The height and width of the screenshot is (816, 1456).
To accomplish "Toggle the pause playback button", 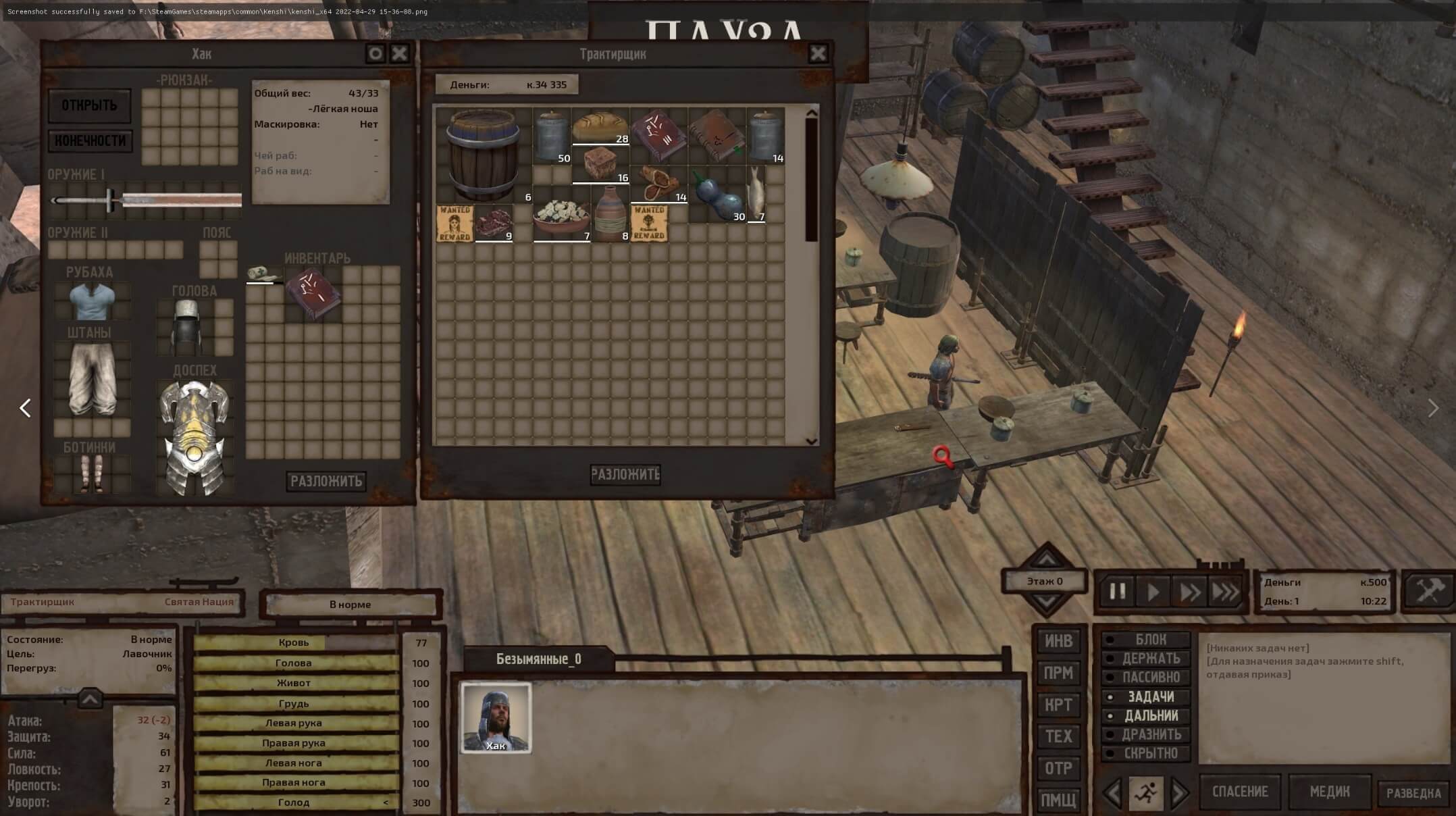I will pyautogui.click(x=1118, y=592).
